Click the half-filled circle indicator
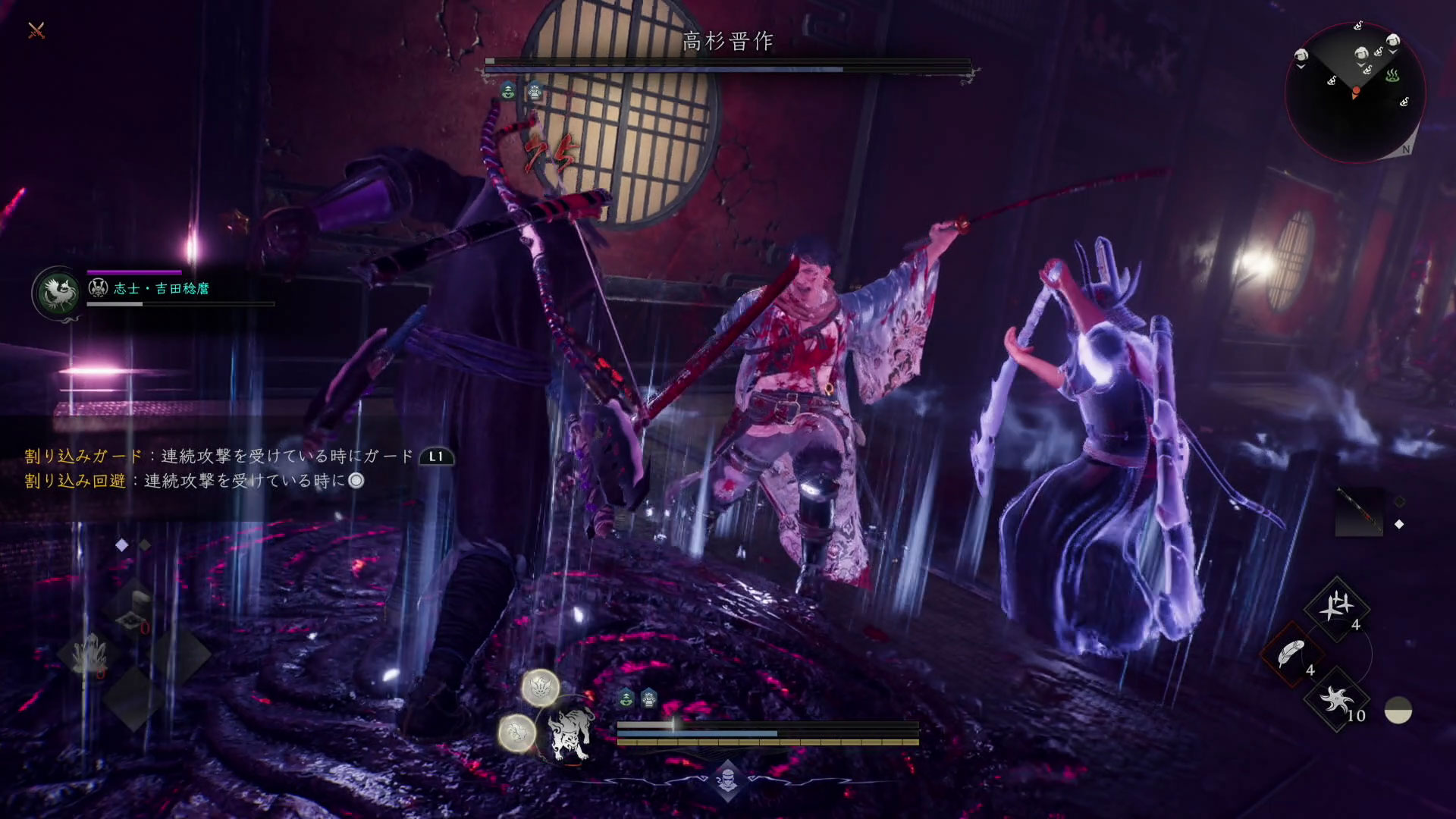Viewport: 1456px width, 819px height. pos(1398,711)
